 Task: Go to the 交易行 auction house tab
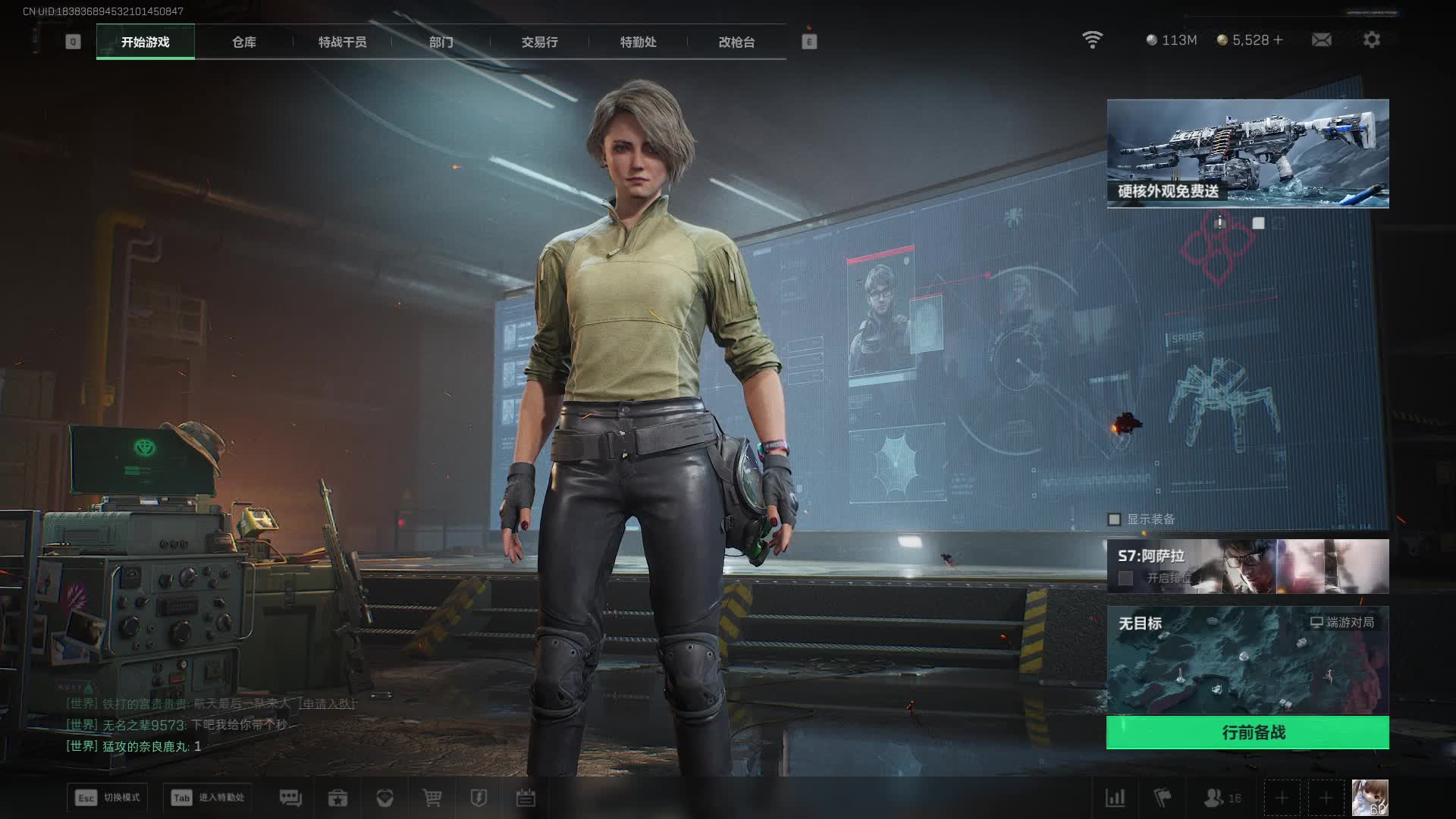coord(539,42)
